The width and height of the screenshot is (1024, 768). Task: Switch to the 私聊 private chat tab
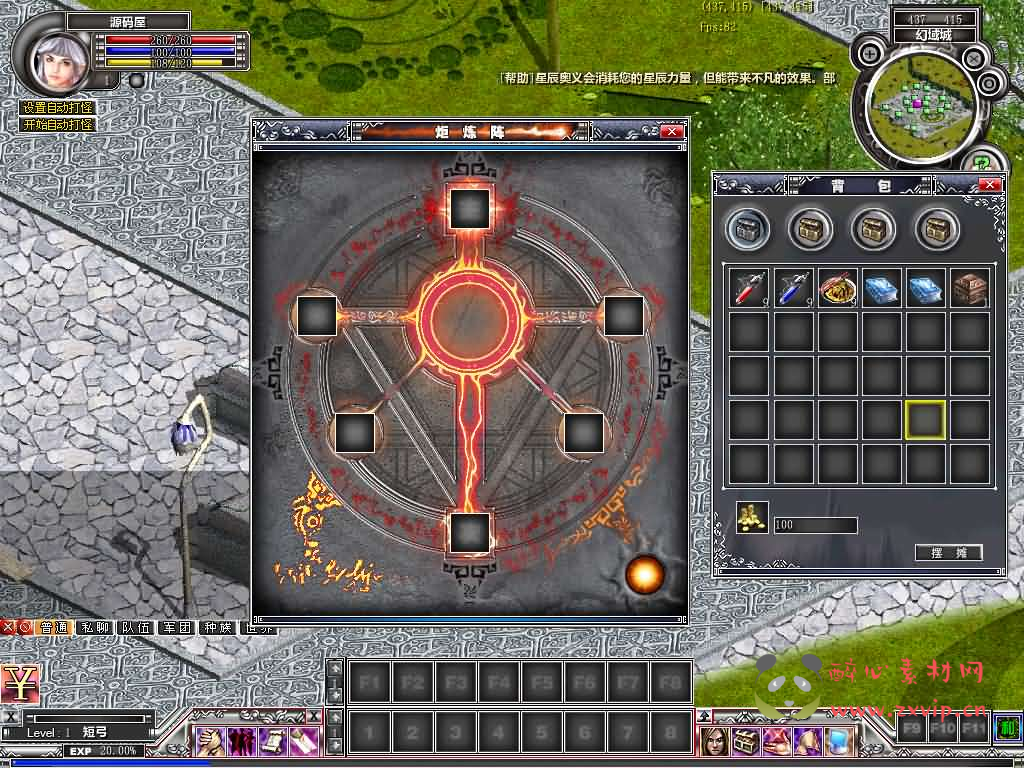(x=95, y=628)
